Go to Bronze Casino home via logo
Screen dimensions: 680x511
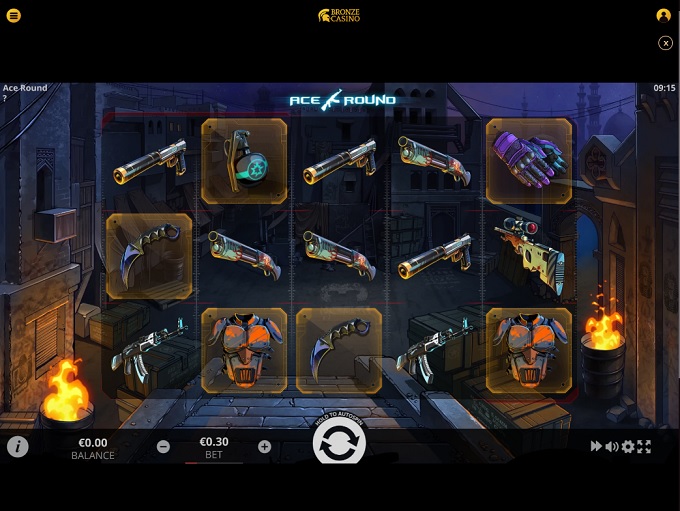pos(339,16)
